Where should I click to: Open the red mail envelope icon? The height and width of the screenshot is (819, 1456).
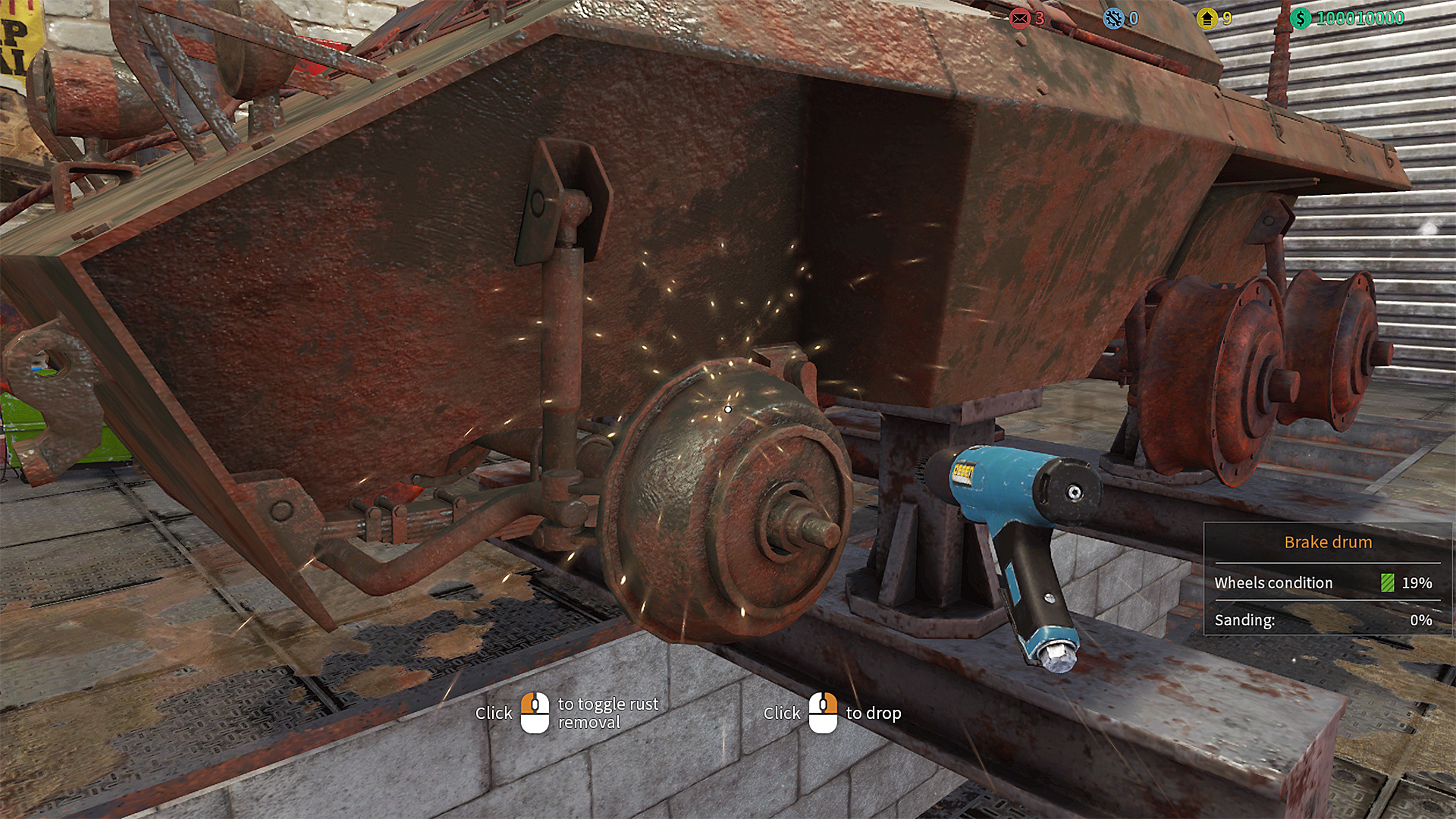click(1020, 18)
